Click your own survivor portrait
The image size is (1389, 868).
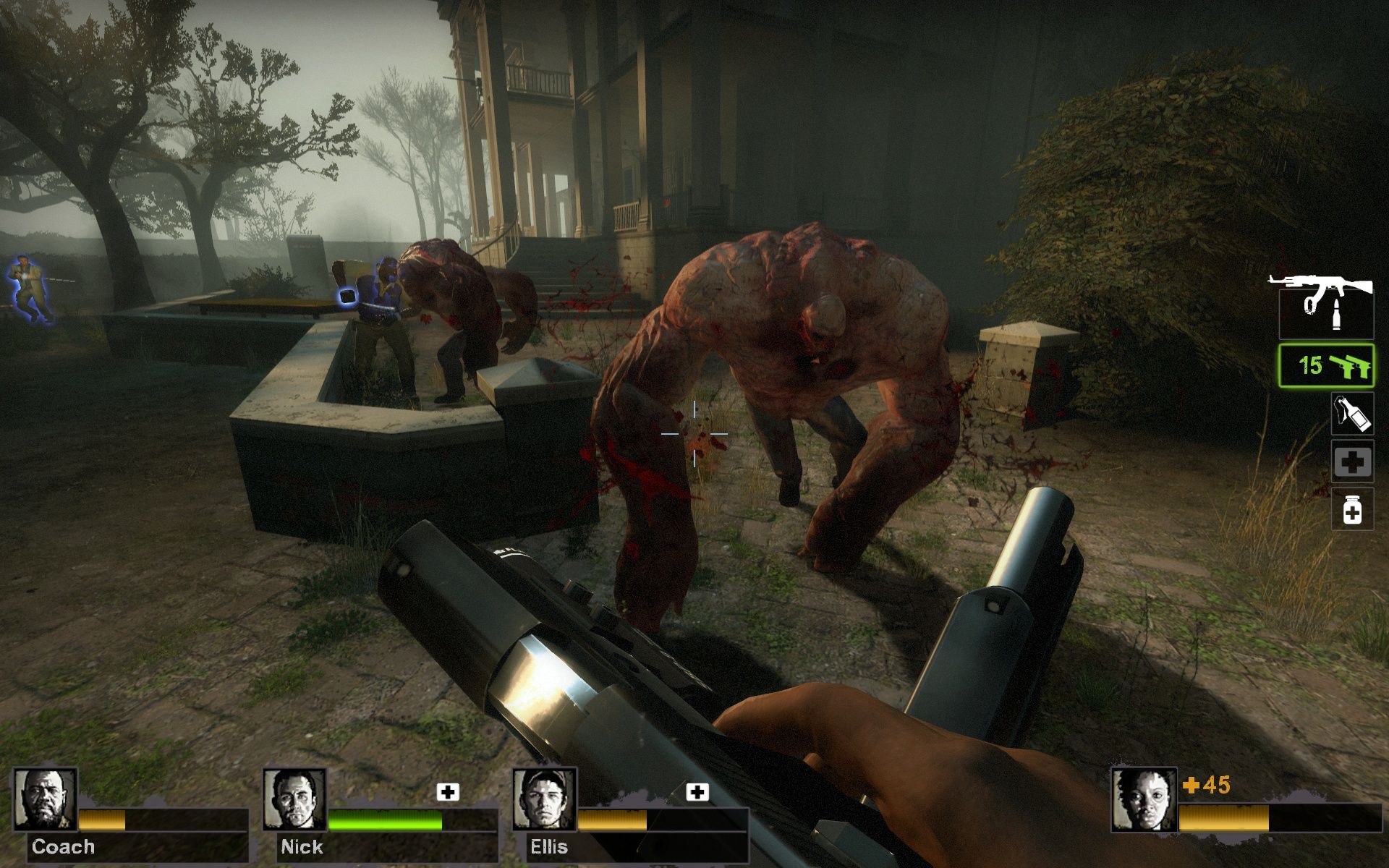(1144, 799)
